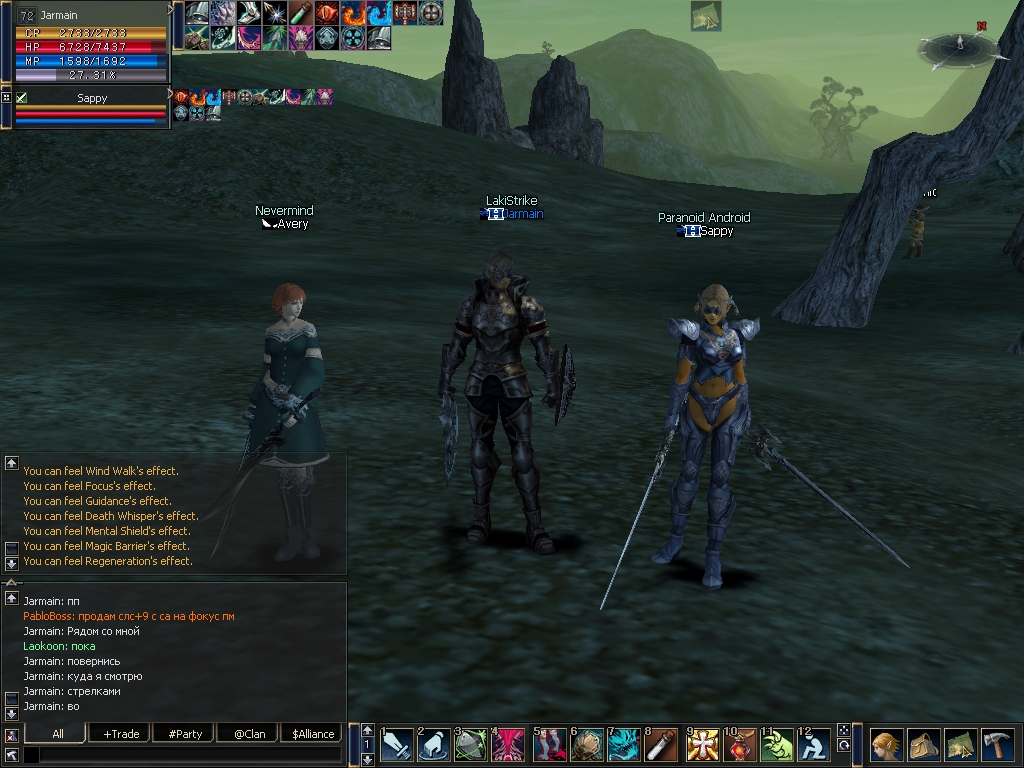
Task: Show the $Alliance chat tab
Action: (313, 734)
